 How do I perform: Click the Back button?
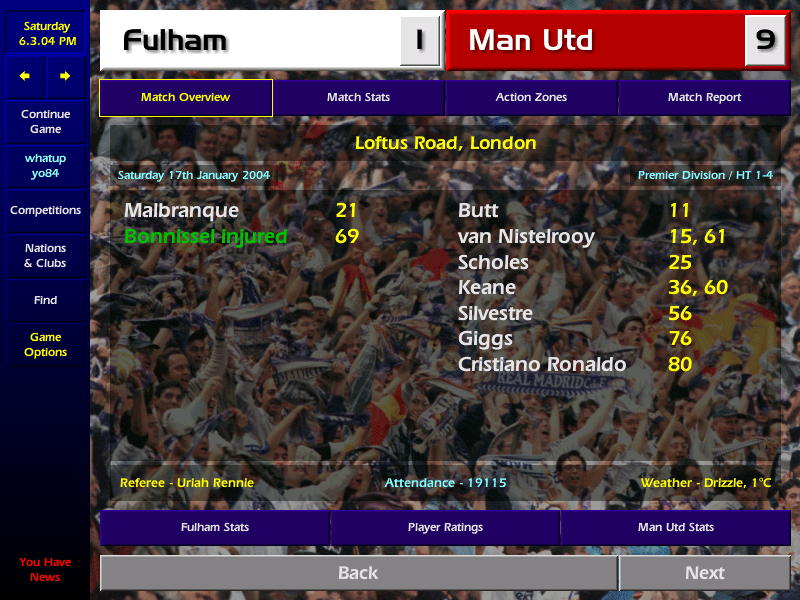point(358,573)
